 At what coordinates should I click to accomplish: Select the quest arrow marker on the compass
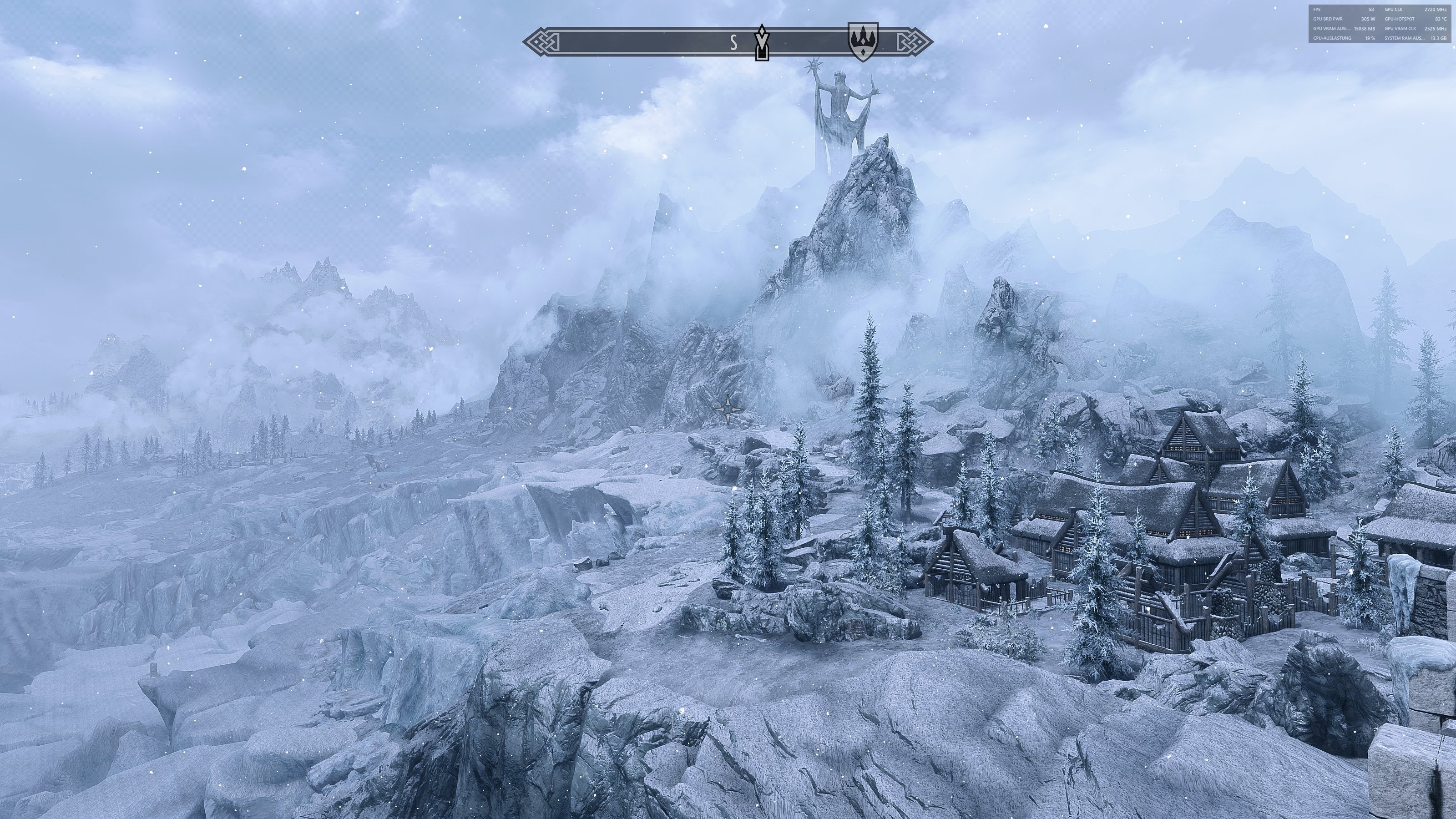763,42
